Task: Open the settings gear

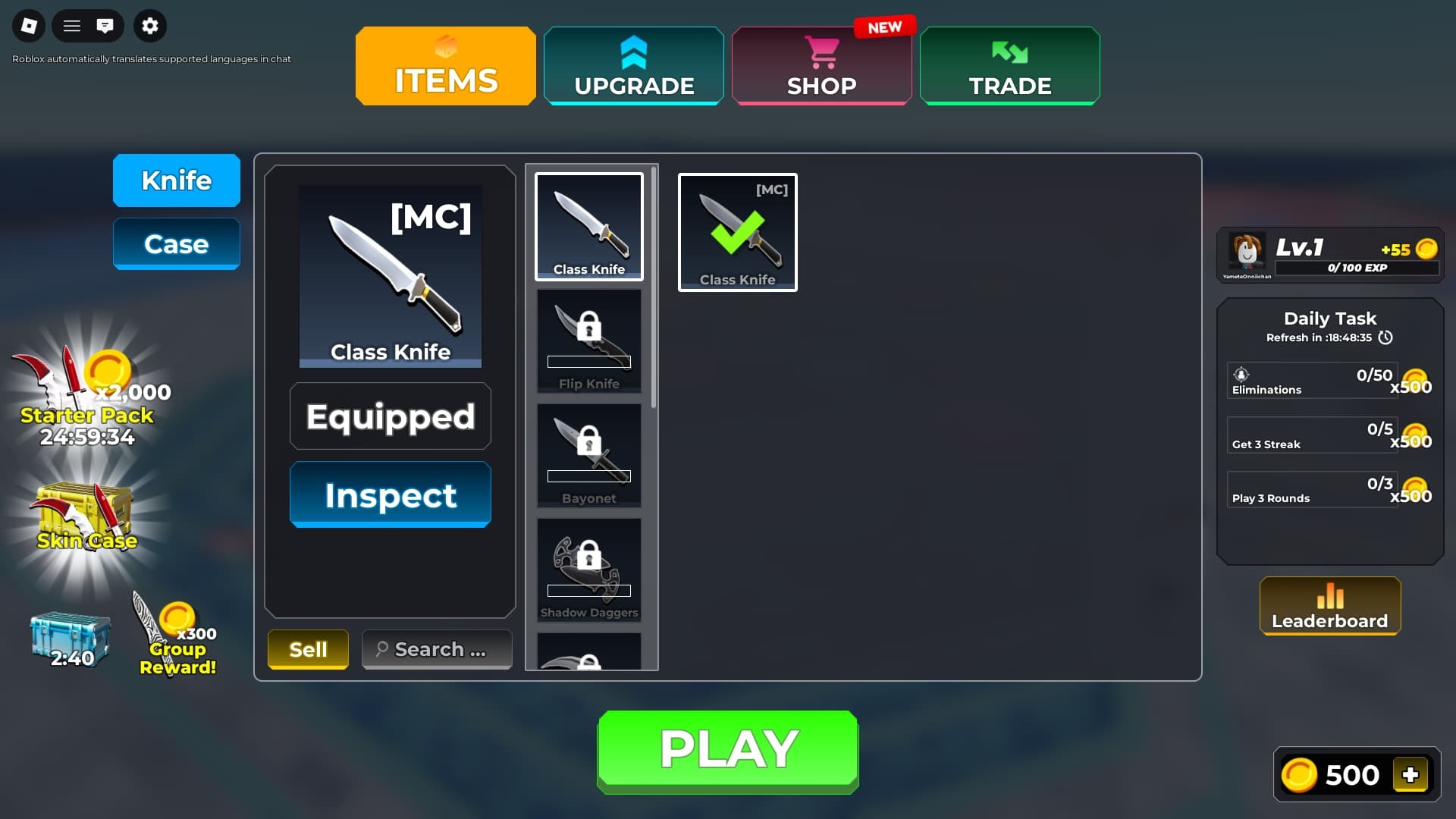Action: coord(149,25)
